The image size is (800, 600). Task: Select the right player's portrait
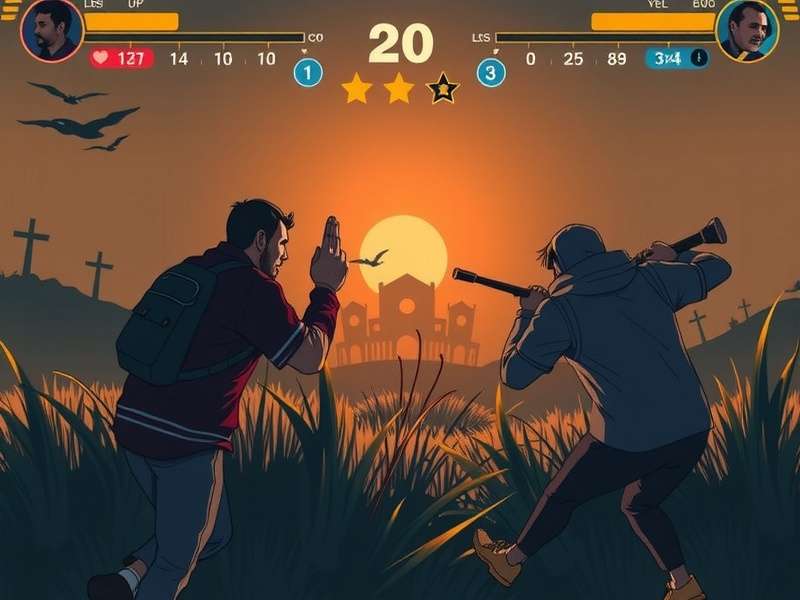tap(747, 30)
